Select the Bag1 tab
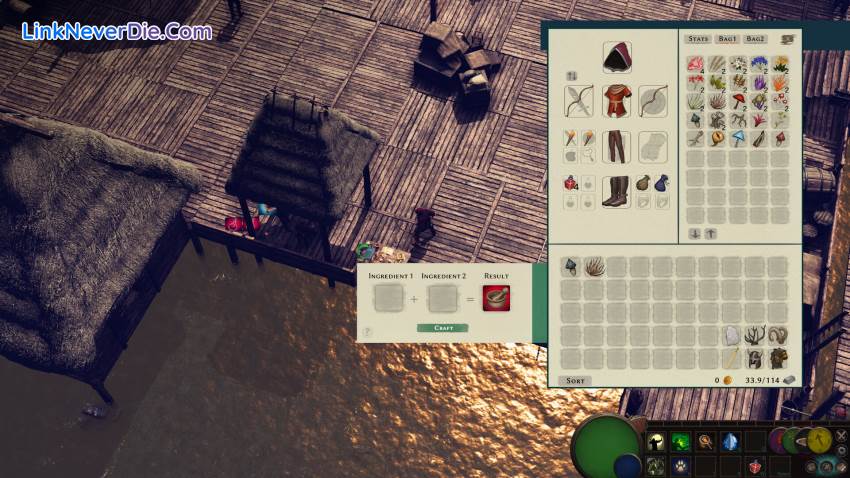The height and width of the screenshot is (478, 850). click(726, 39)
